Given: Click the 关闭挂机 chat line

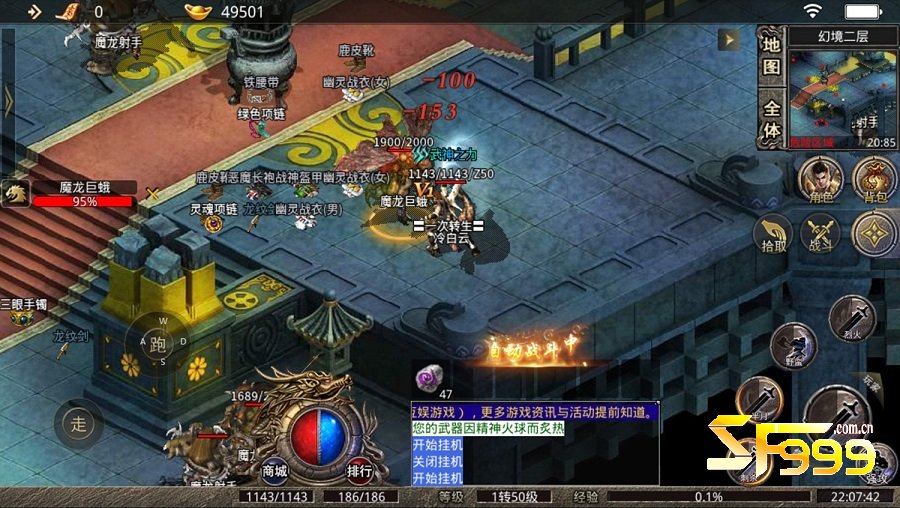Looking at the screenshot, I should coord(438,462).
